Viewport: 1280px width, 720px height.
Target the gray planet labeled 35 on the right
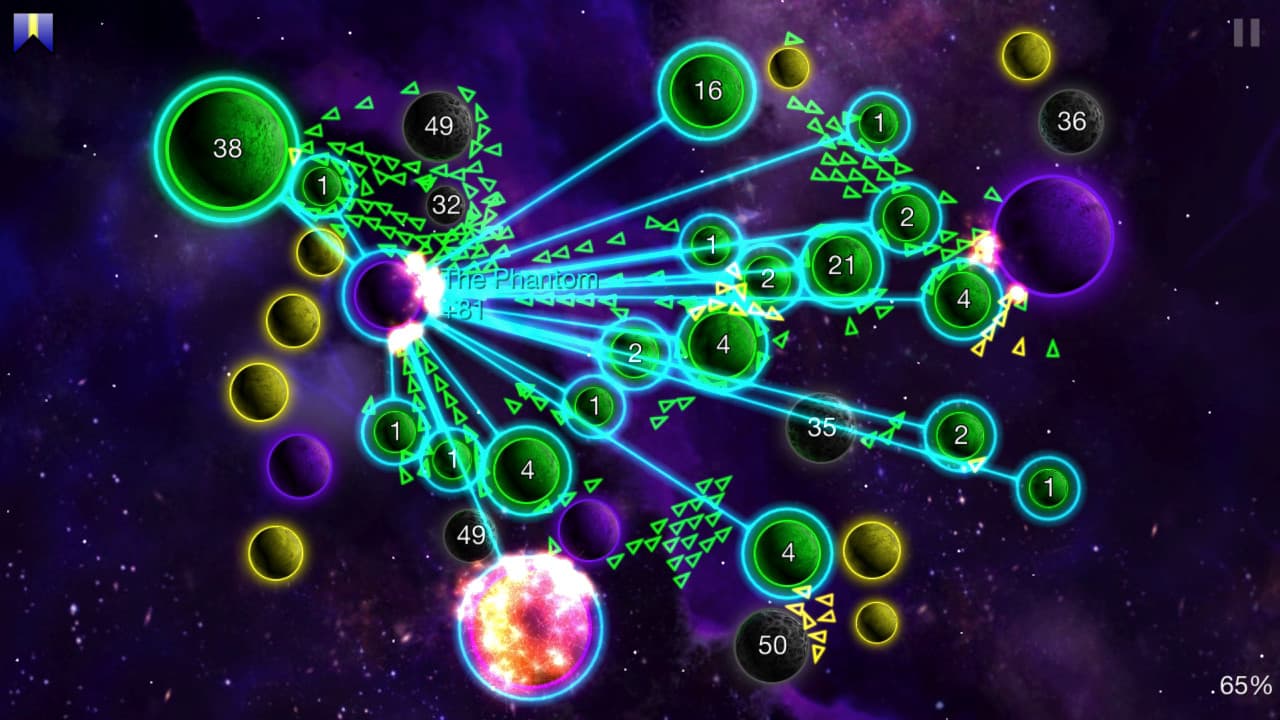point(822,428)
